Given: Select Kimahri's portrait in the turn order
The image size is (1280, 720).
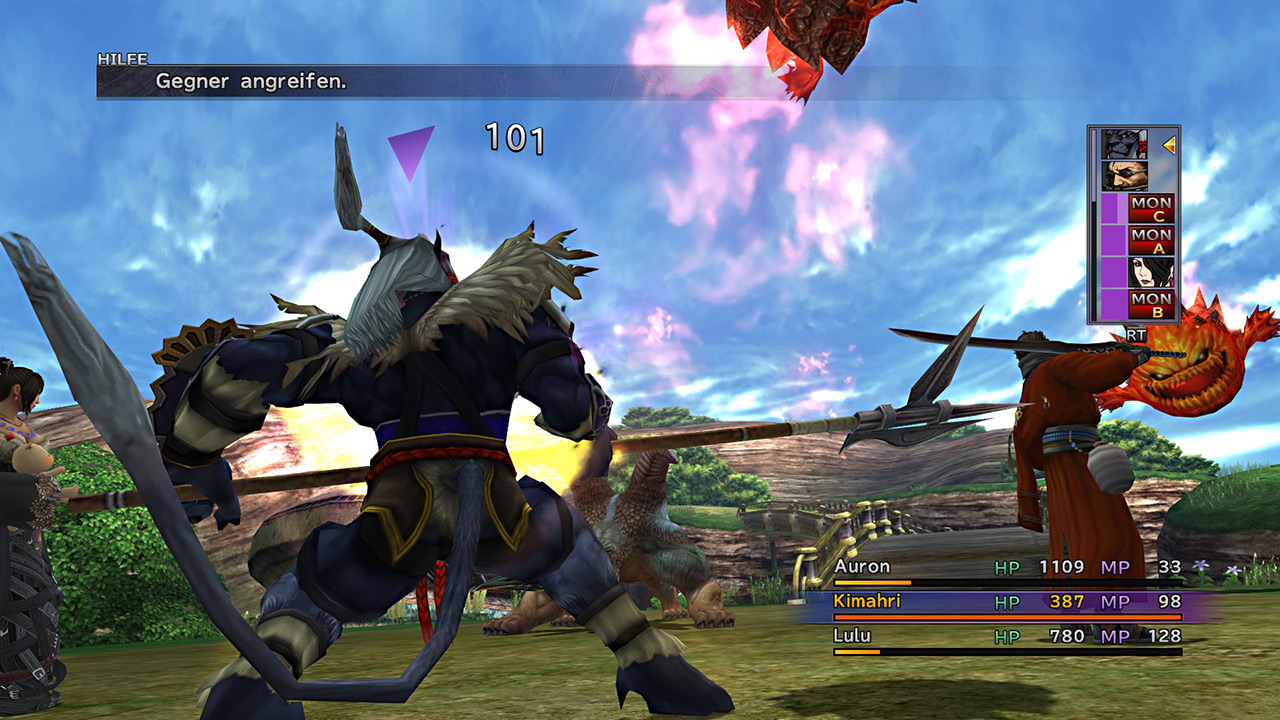Looking at the screenshot, I should [x=1123, y=145].
